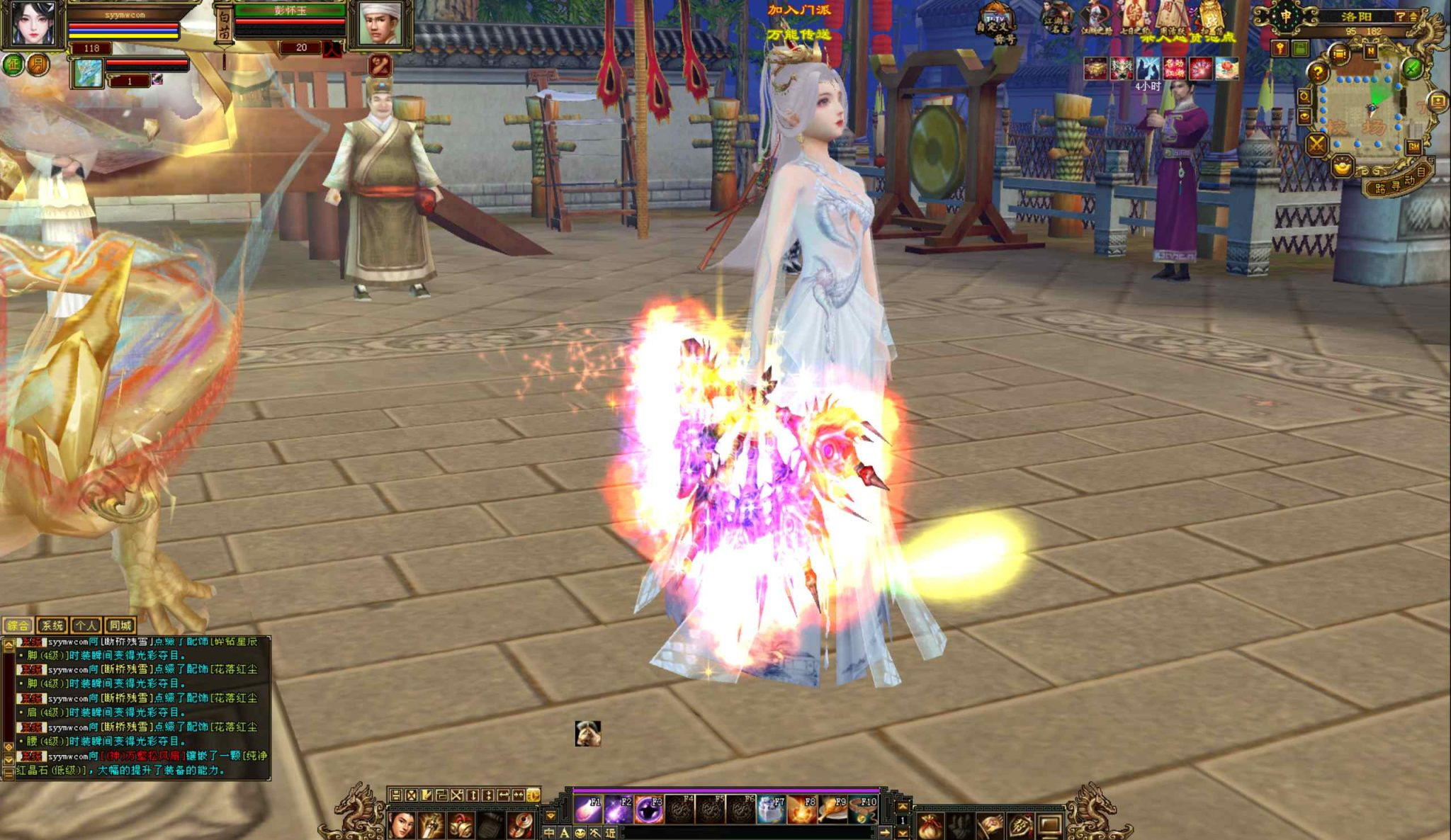1451x840 pixels.
Task: Eat the F9 roast chicken leg
Action: click(x=832, y=808)
